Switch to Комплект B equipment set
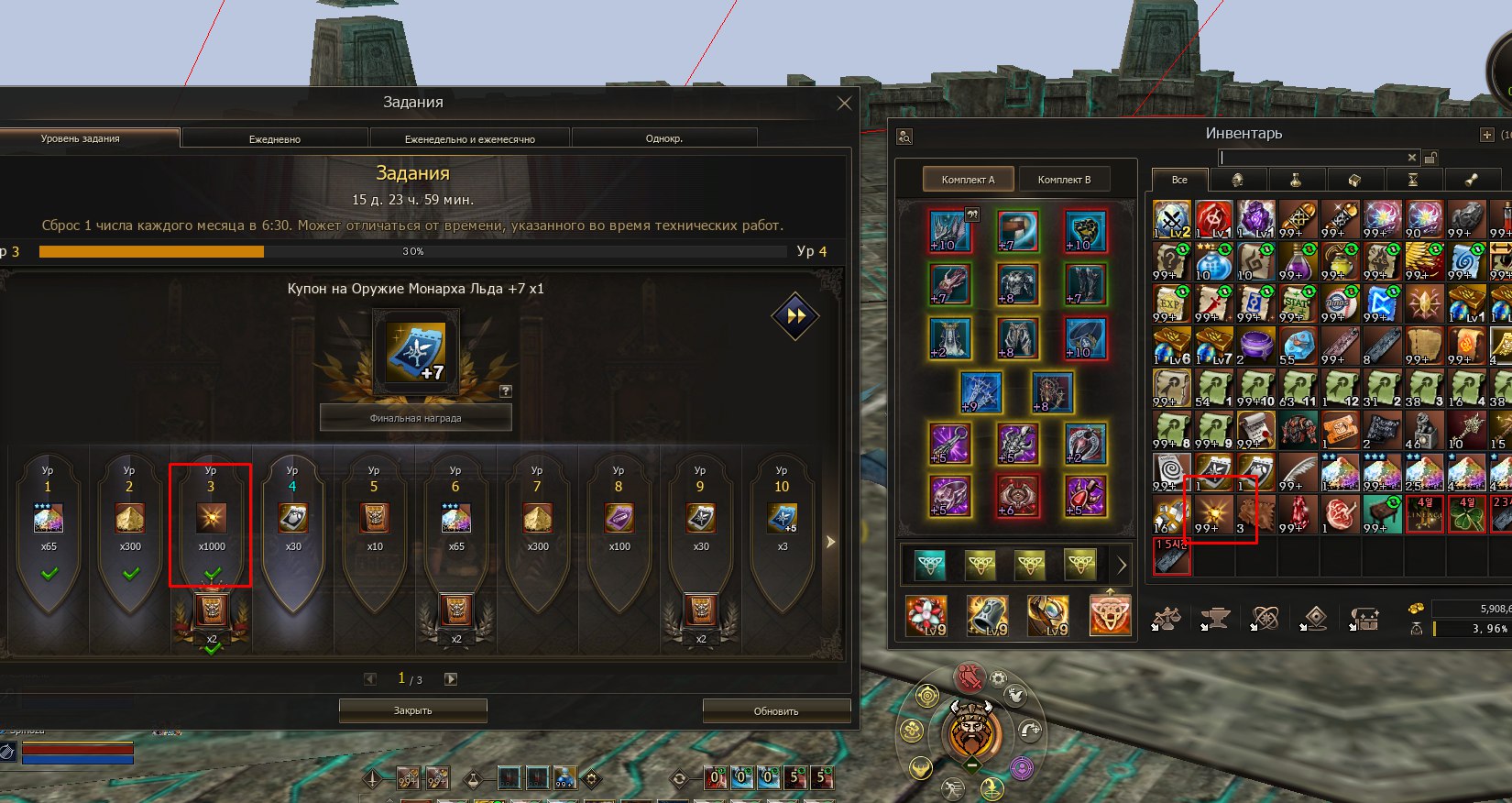The width and height of the screenshot is (1512, 803). [x=1064, y=180]
